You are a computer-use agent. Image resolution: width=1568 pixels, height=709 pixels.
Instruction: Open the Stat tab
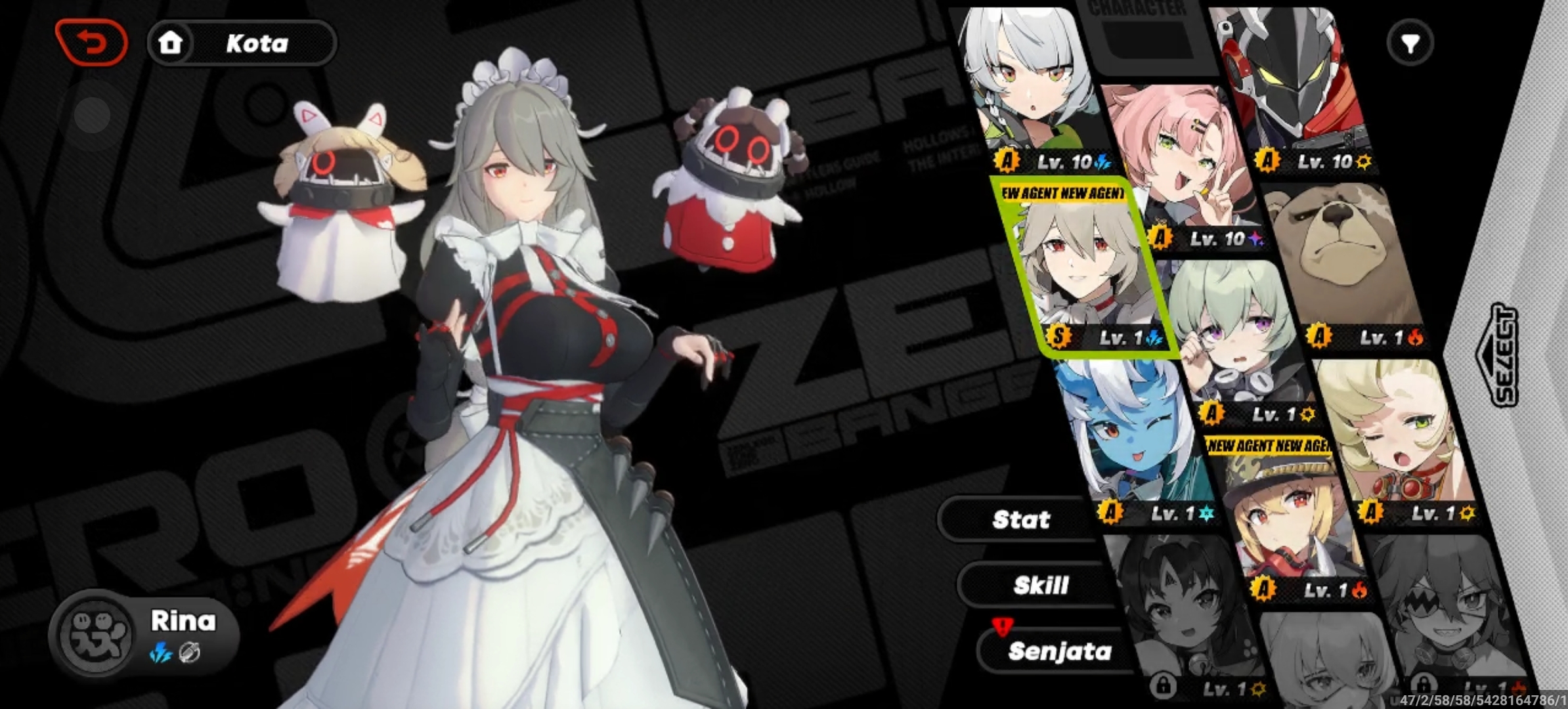[1021, 520]
